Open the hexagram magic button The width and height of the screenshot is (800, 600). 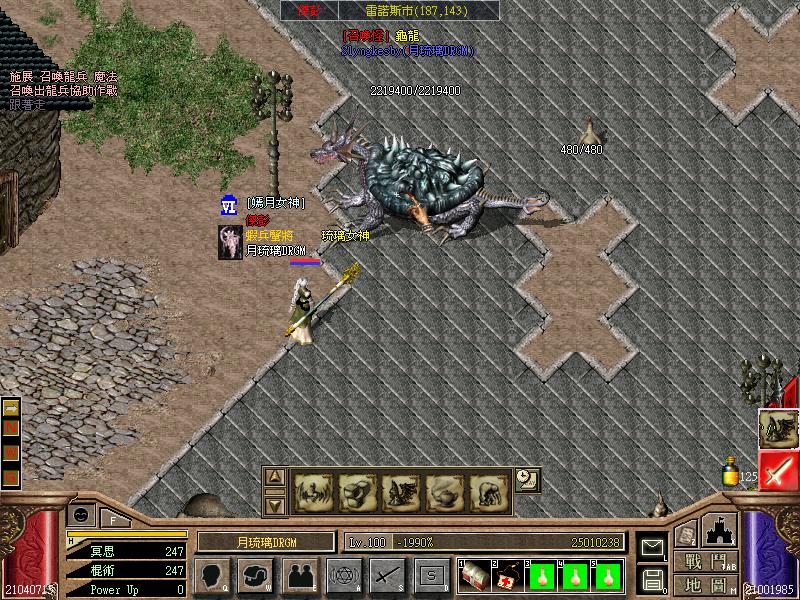click(343, 575)
